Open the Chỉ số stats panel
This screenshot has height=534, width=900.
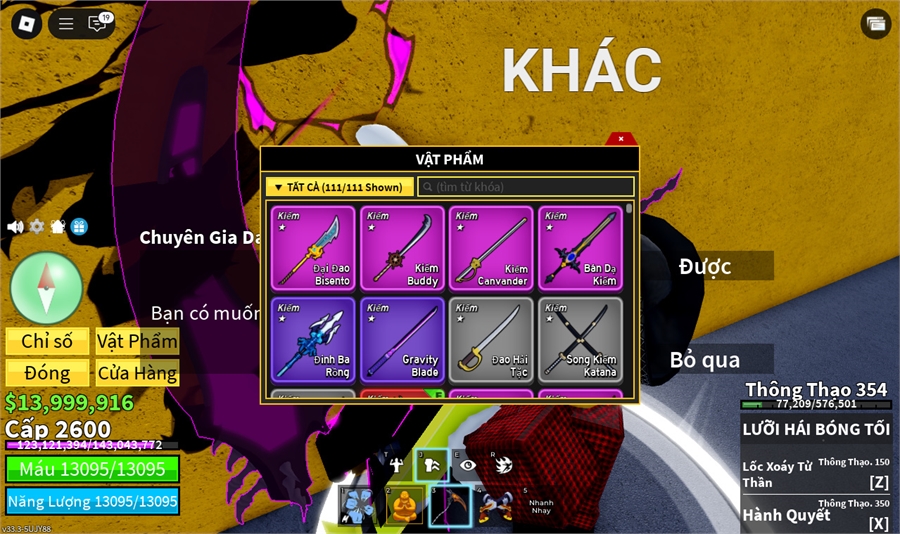click(x=47, y=341)
